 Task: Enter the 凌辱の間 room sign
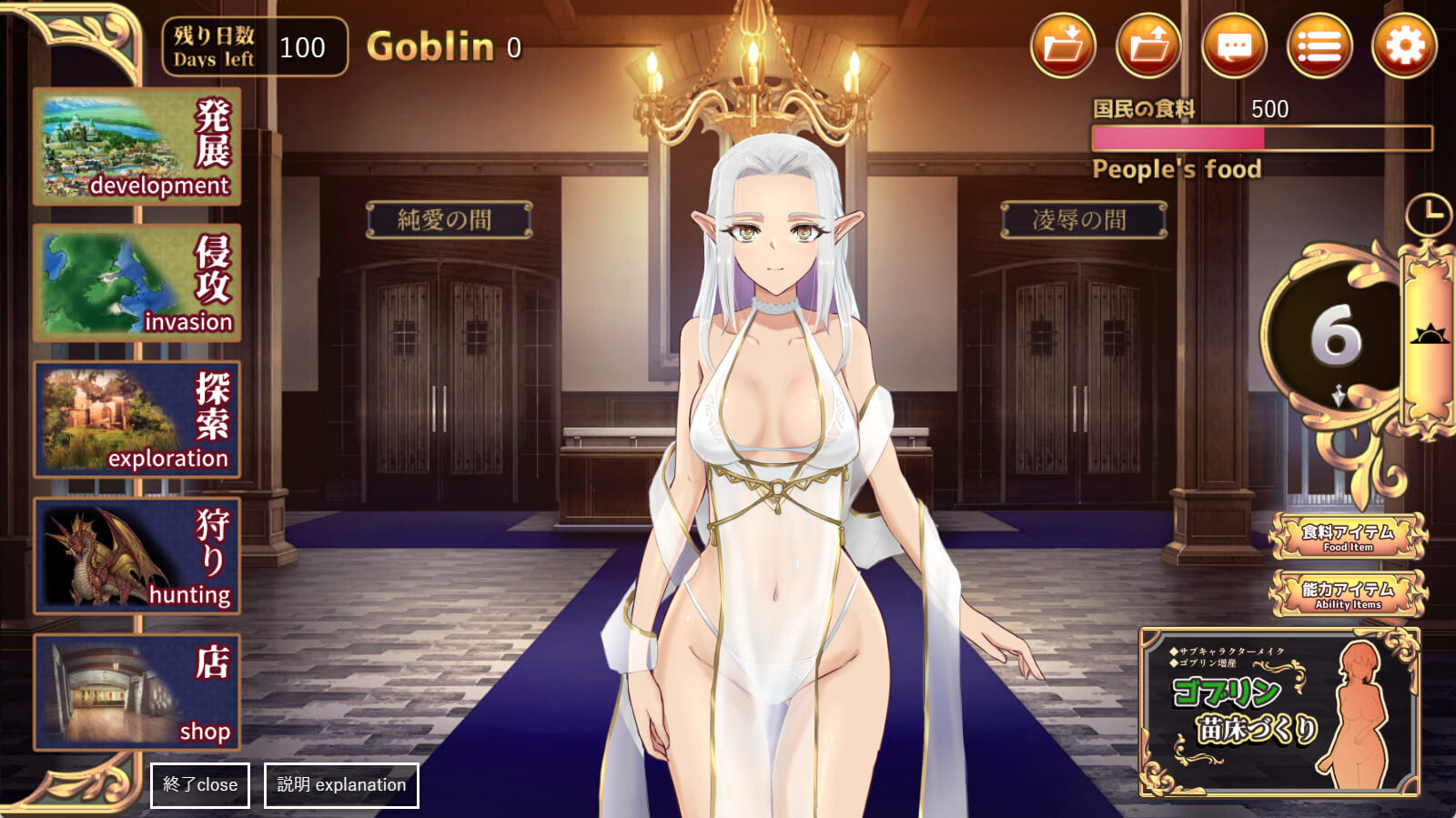1083,220
